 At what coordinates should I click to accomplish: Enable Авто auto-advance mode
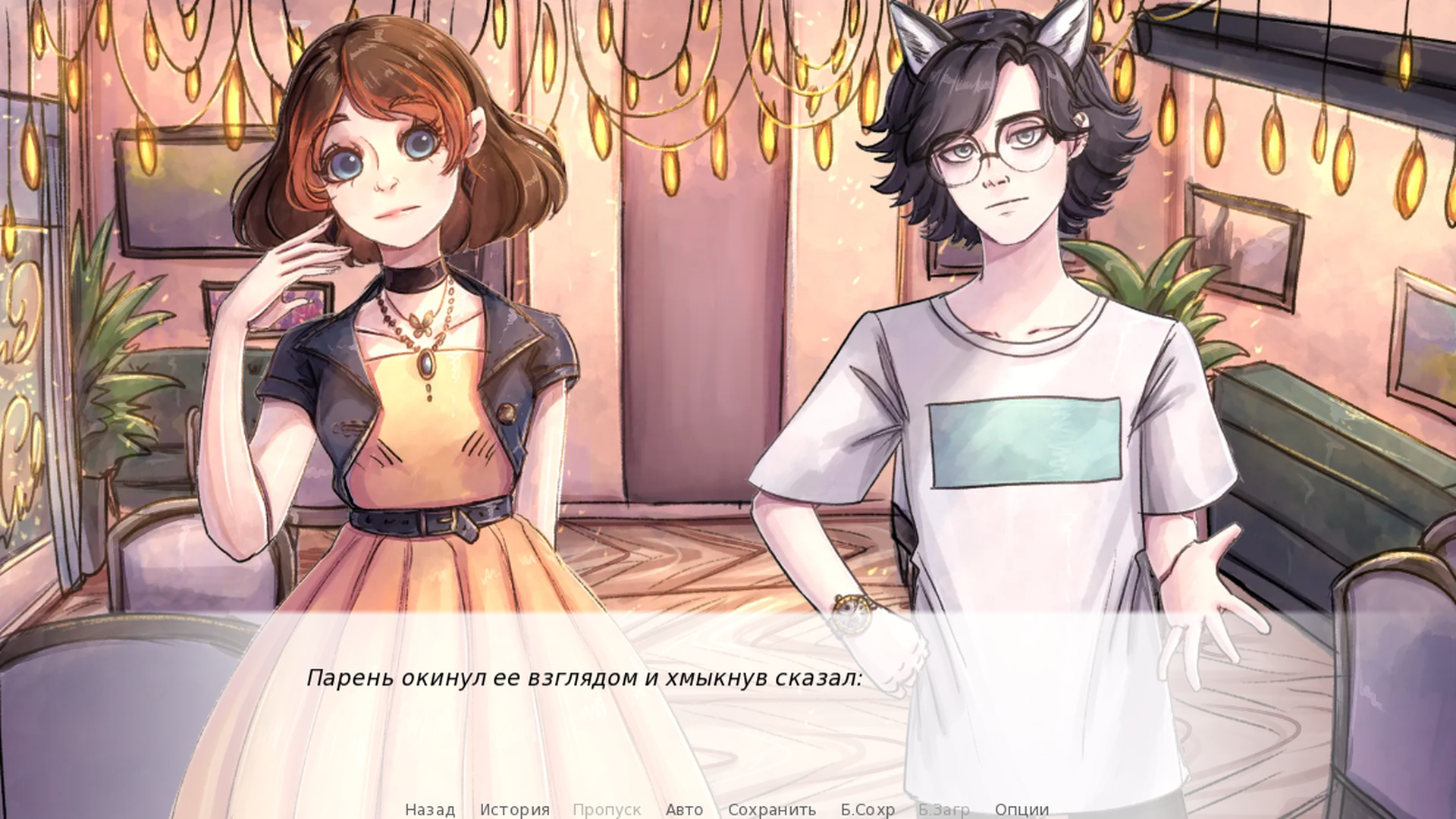point(683,809)
